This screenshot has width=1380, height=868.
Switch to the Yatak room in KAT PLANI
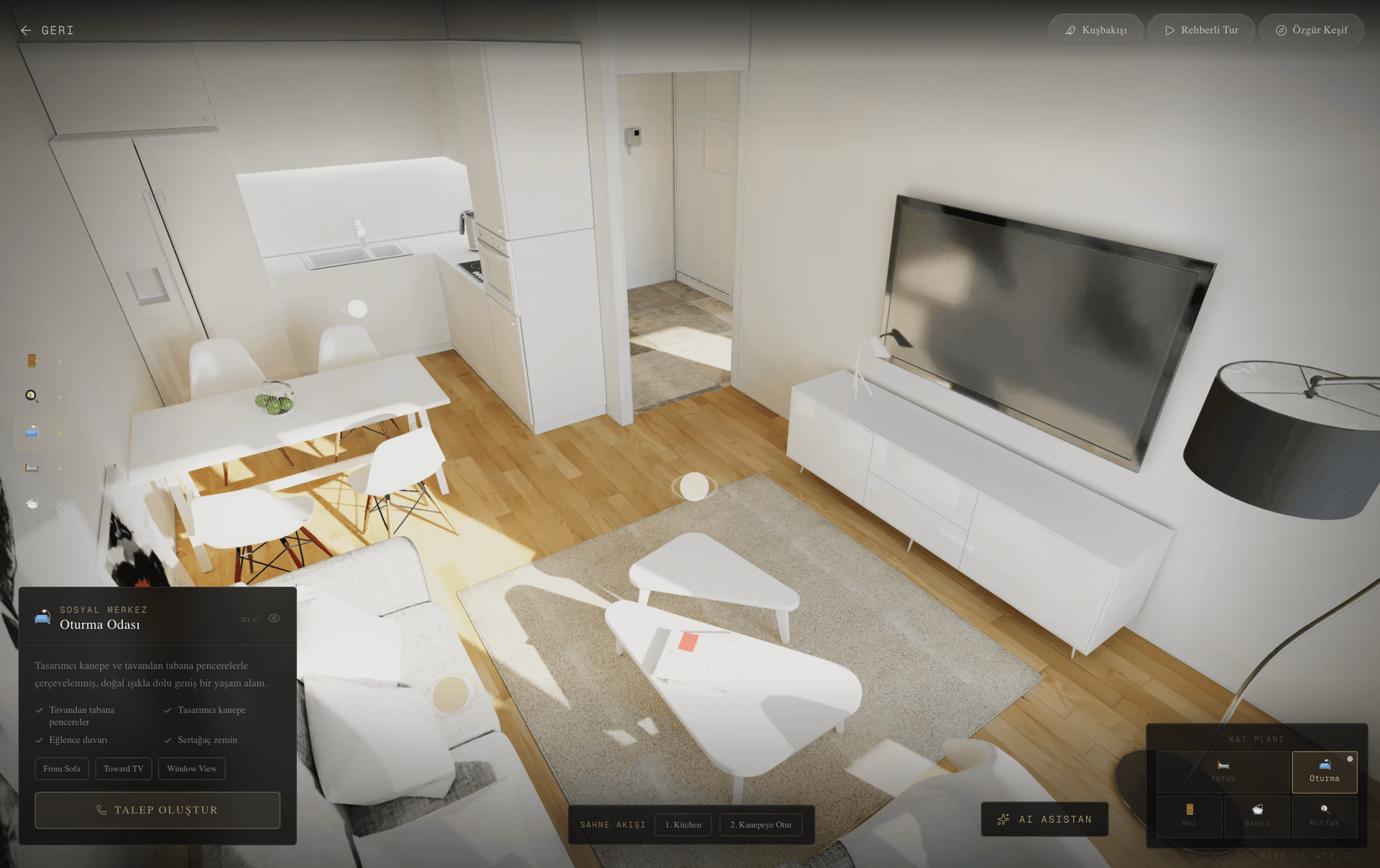pyautogui.click(x=1222, y=772)
